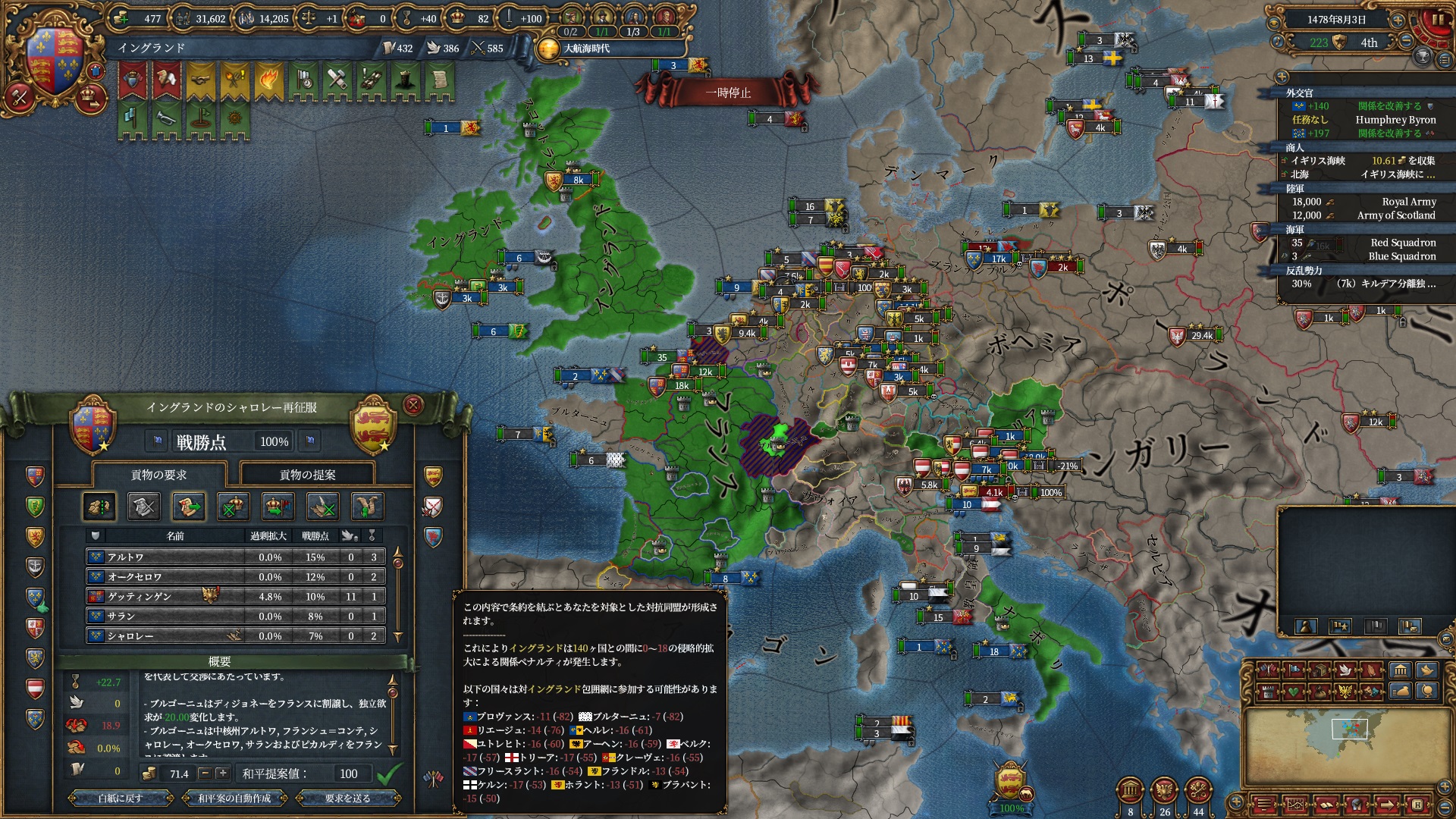Screen dimensions: 1456x819
Task: Open the England coat of arms shield
Action: [x=55, y=61]
